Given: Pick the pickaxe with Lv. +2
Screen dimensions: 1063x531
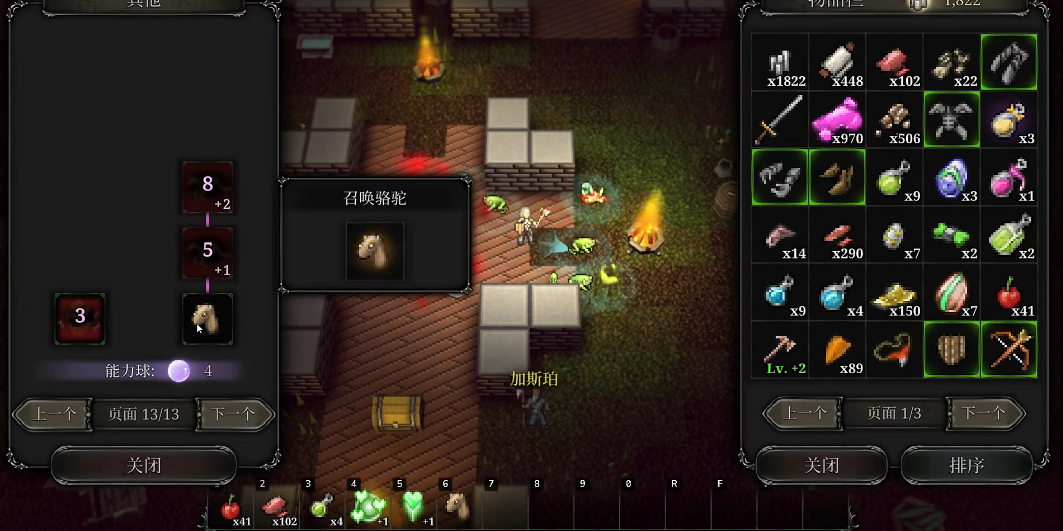Looking at the screenshot, I should click(x=780, y=349).
